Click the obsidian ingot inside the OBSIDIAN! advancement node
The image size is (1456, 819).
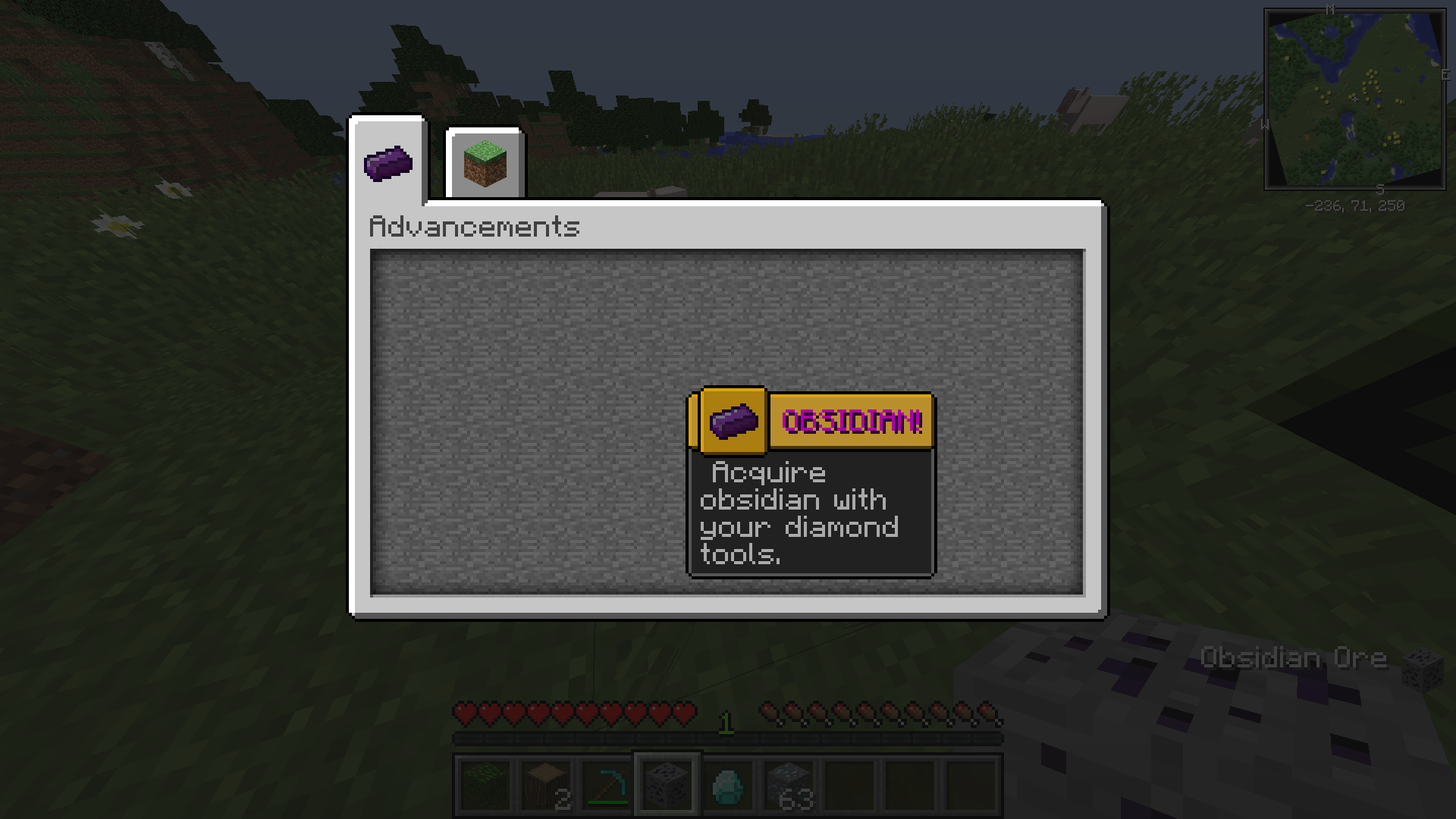(733, 422)
